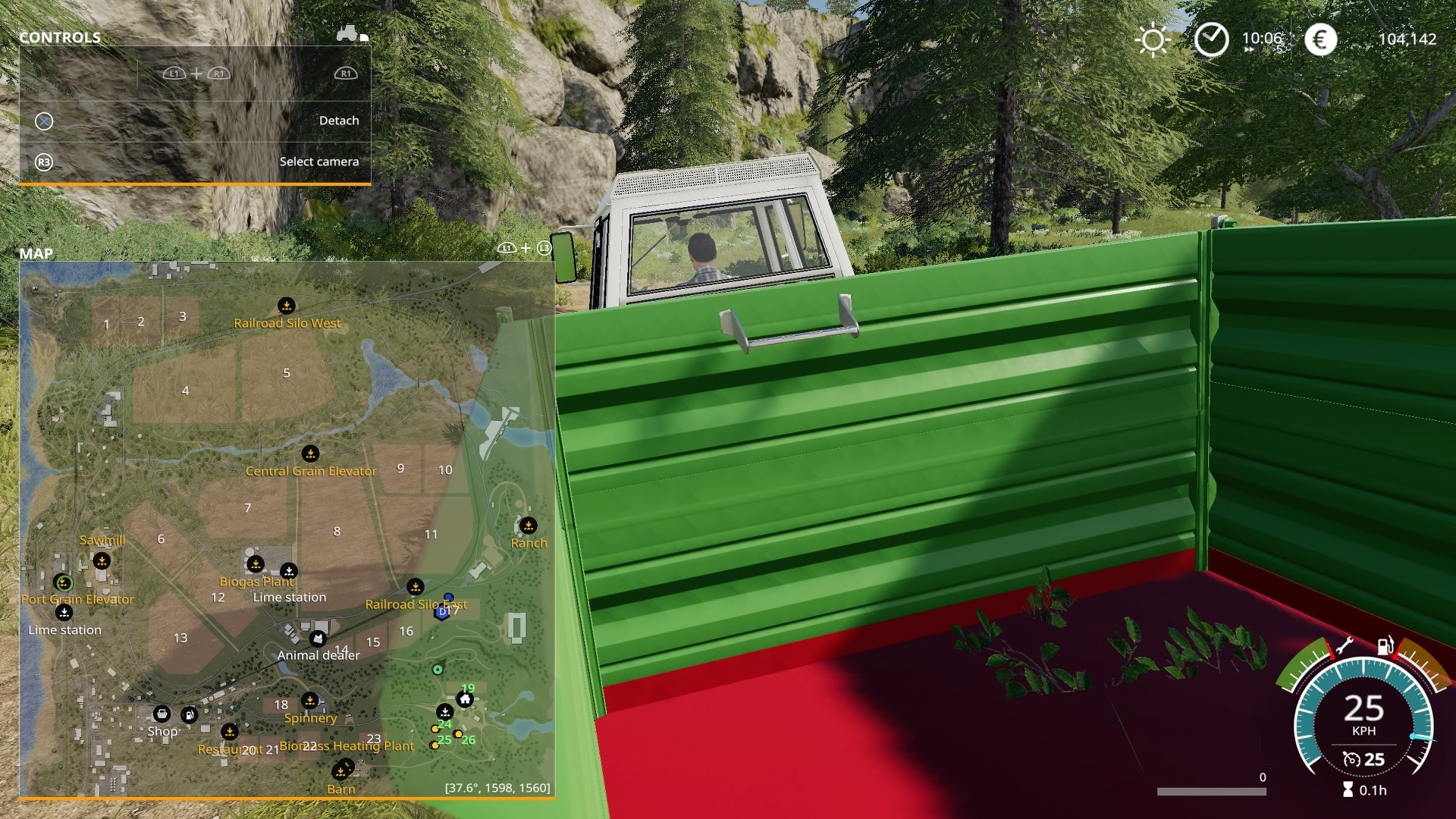Image resolution: width=1456 pixels, height=819 pixels.
Task: Toggle the time fast-forward arrows under 10:06
Action: click(1250, 50)
